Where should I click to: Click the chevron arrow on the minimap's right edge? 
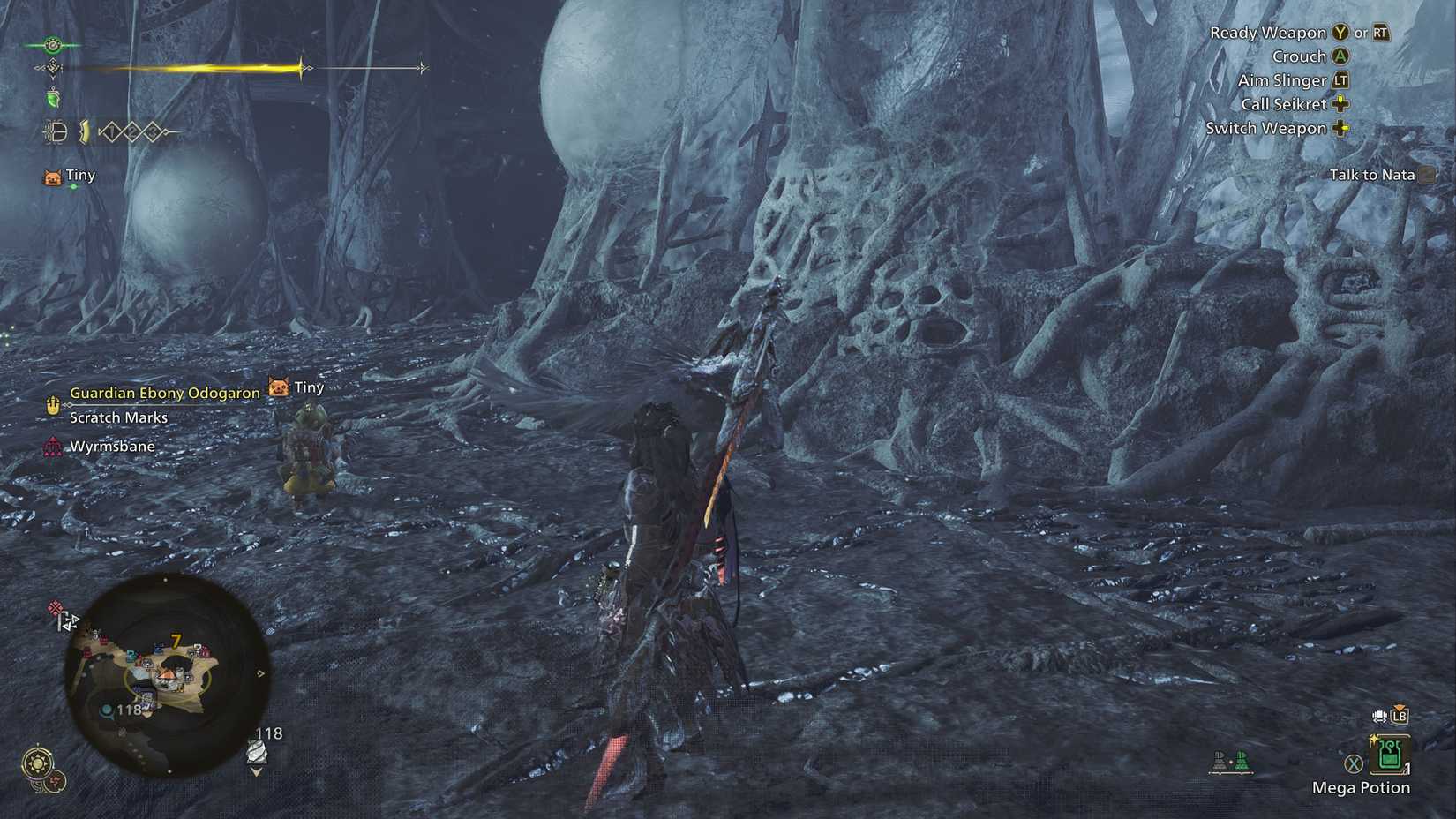[x=260, y=674]
